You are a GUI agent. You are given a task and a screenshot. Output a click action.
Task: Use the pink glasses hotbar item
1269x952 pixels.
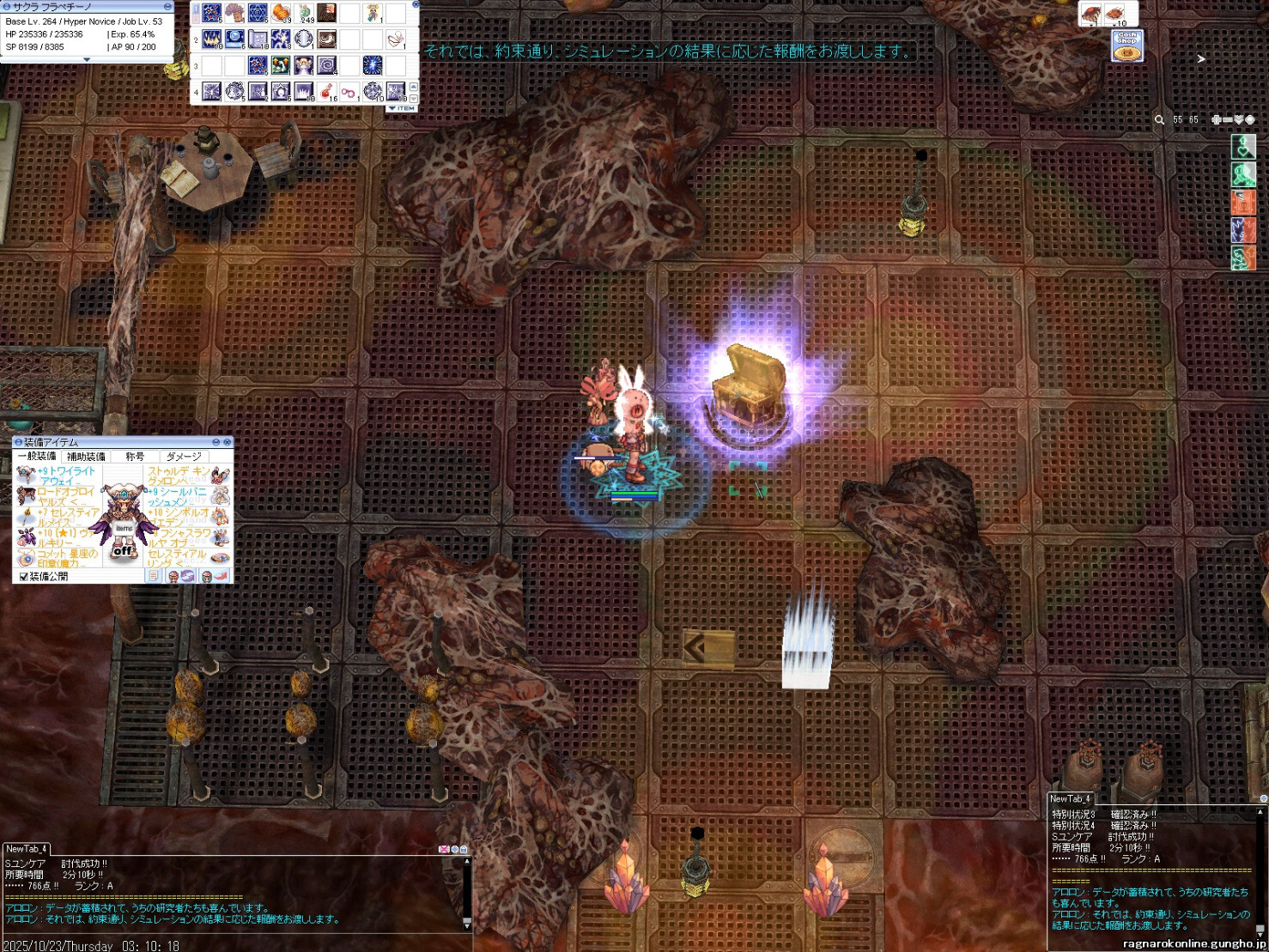[349, 91]
